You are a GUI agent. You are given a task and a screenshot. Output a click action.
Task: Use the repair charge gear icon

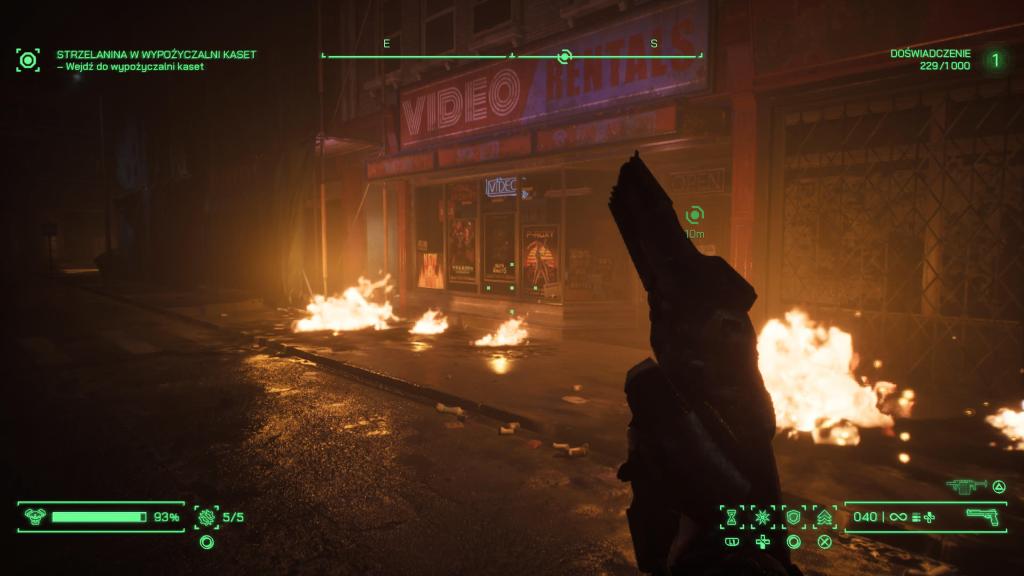coord(206,517)
